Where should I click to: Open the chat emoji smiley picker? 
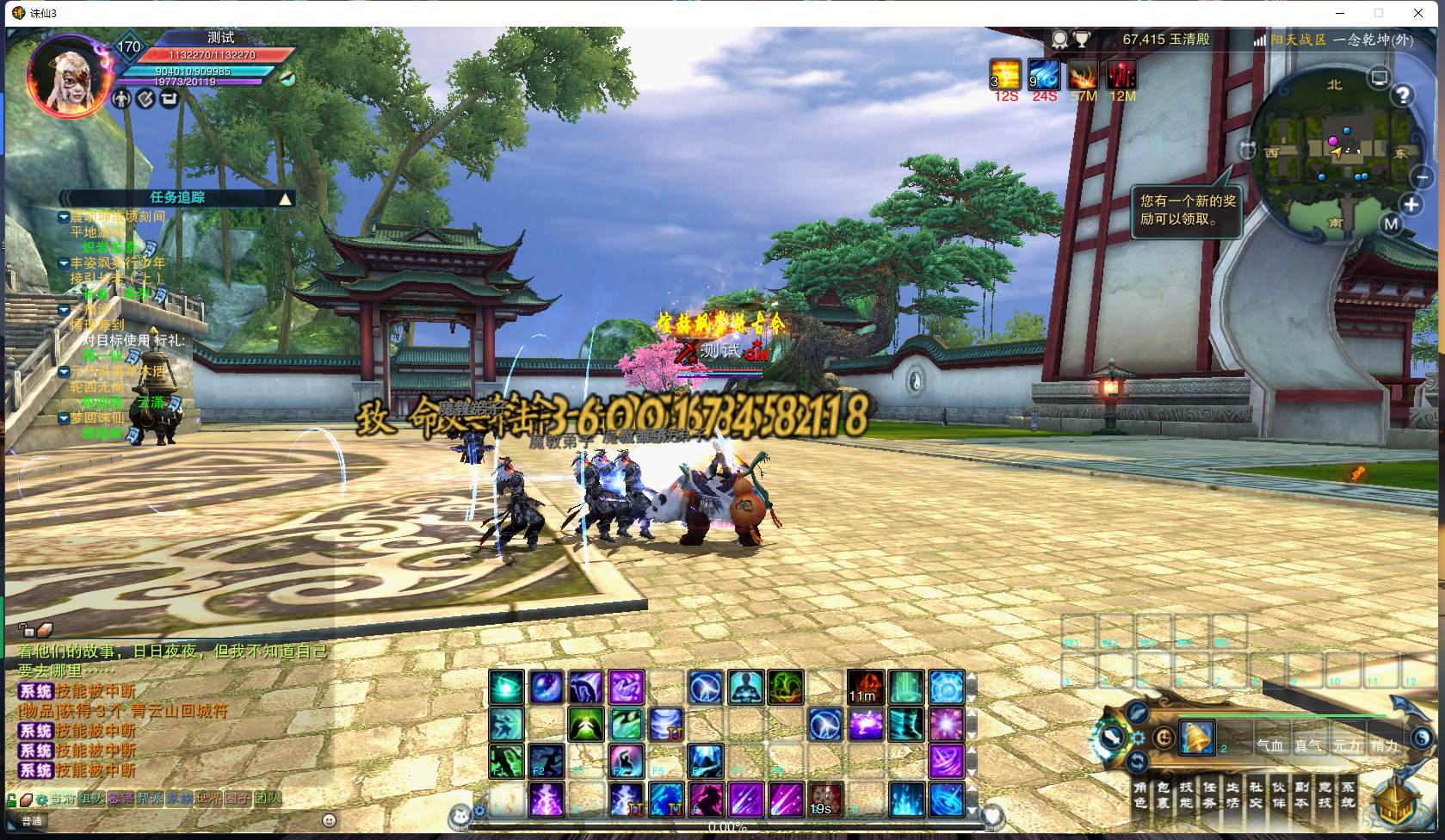pos(329,820)
